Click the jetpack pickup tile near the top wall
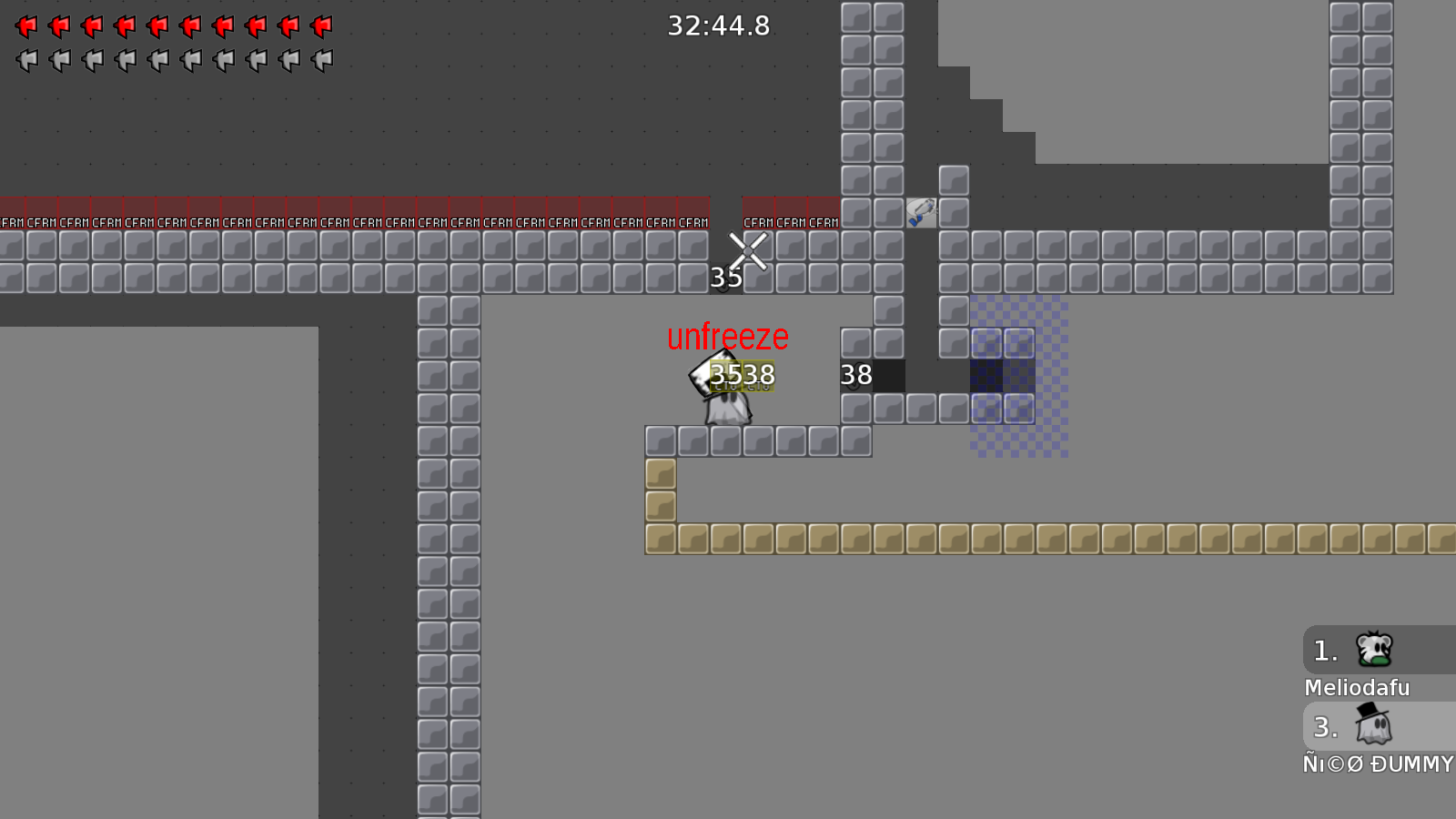 point(923,211)
